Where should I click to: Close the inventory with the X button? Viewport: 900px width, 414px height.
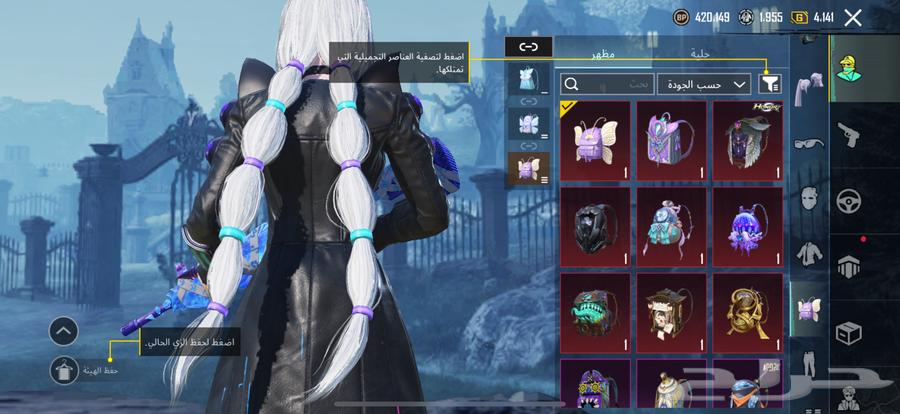coord(853,17)
